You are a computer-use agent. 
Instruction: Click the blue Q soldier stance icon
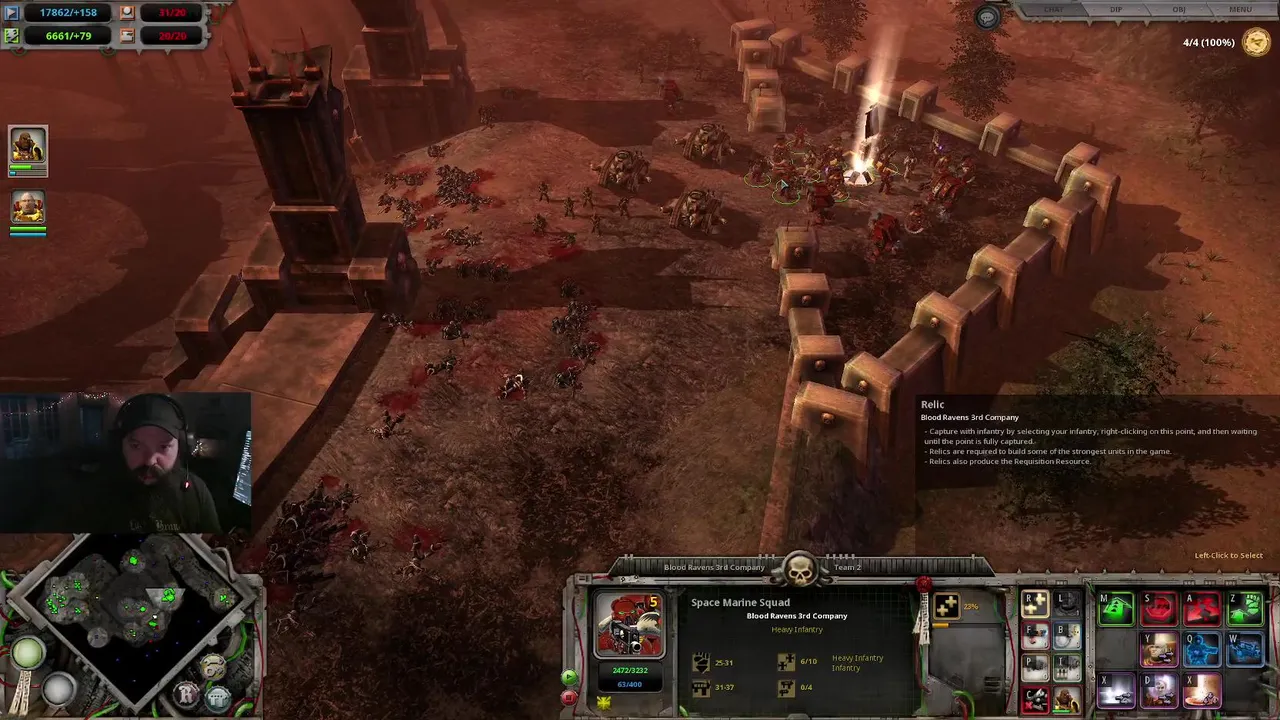click(1202, 649)
